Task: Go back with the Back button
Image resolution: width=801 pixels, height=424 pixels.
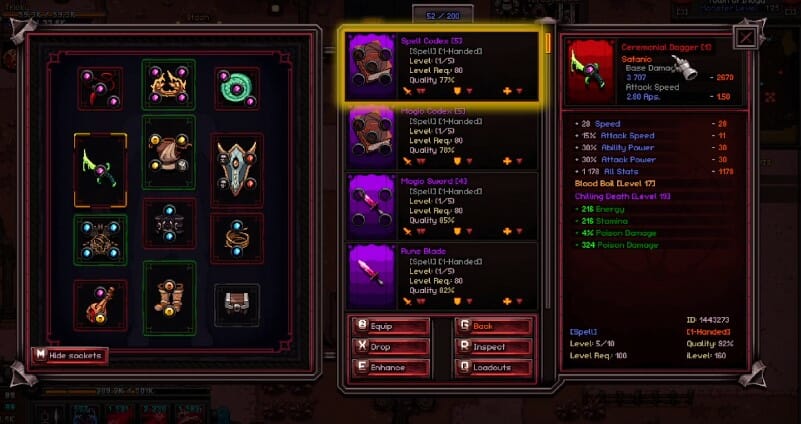Action: pyautogui.click(x=495, y=326)
